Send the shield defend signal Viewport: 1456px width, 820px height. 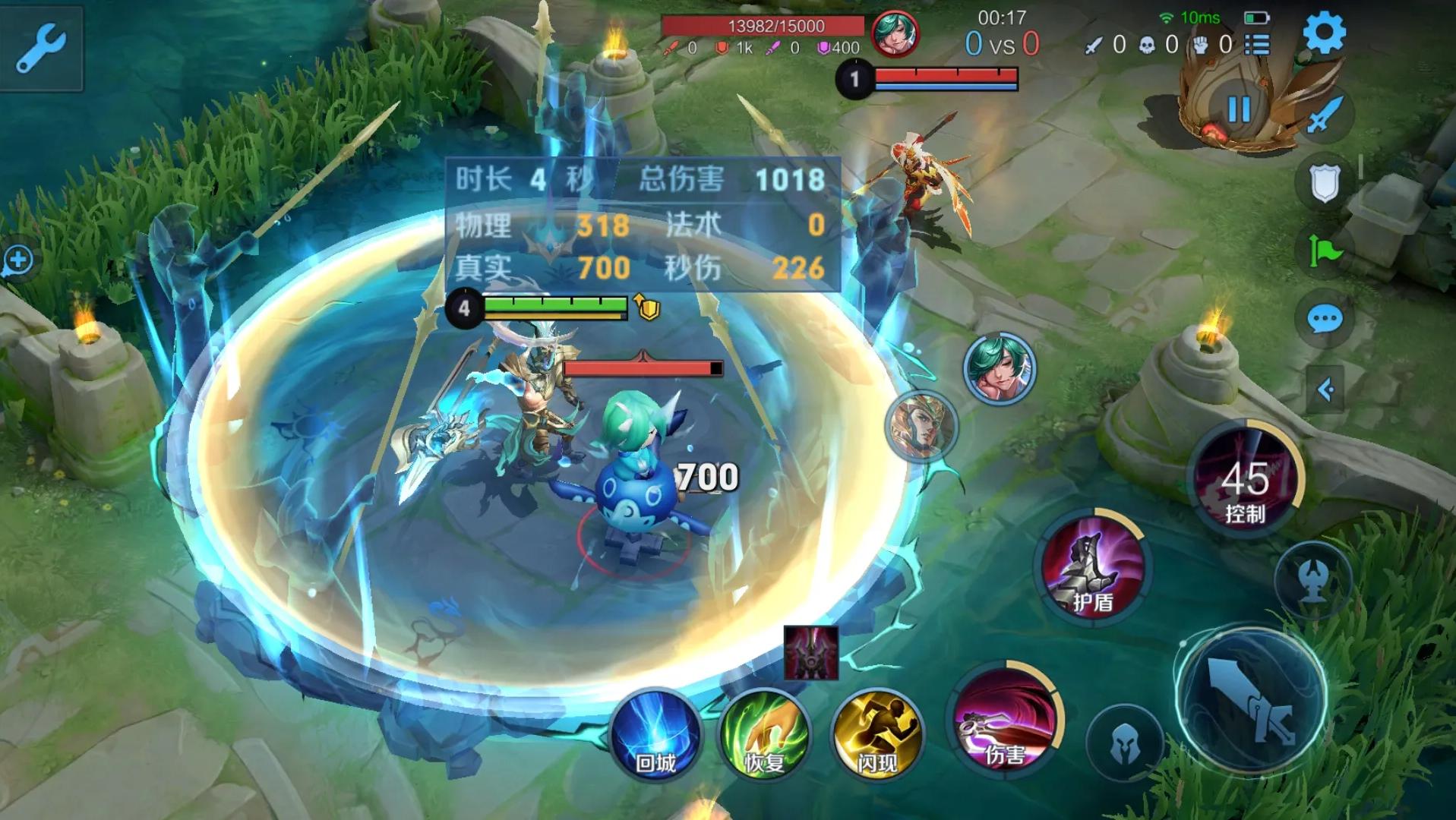click(x=1324, y=182)
